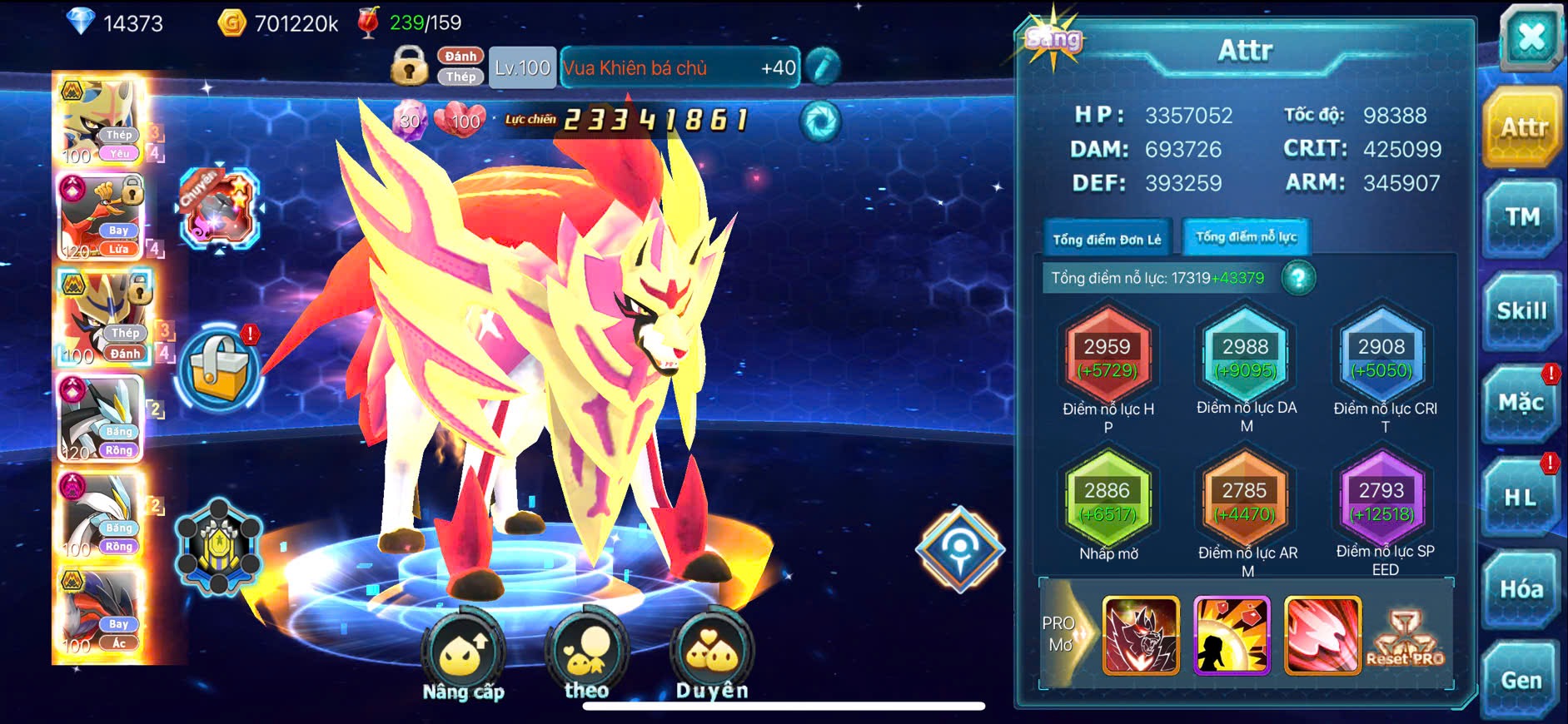Close the Attr panel with the X button
1568x724 pixels.
[x=1531, y=37]
